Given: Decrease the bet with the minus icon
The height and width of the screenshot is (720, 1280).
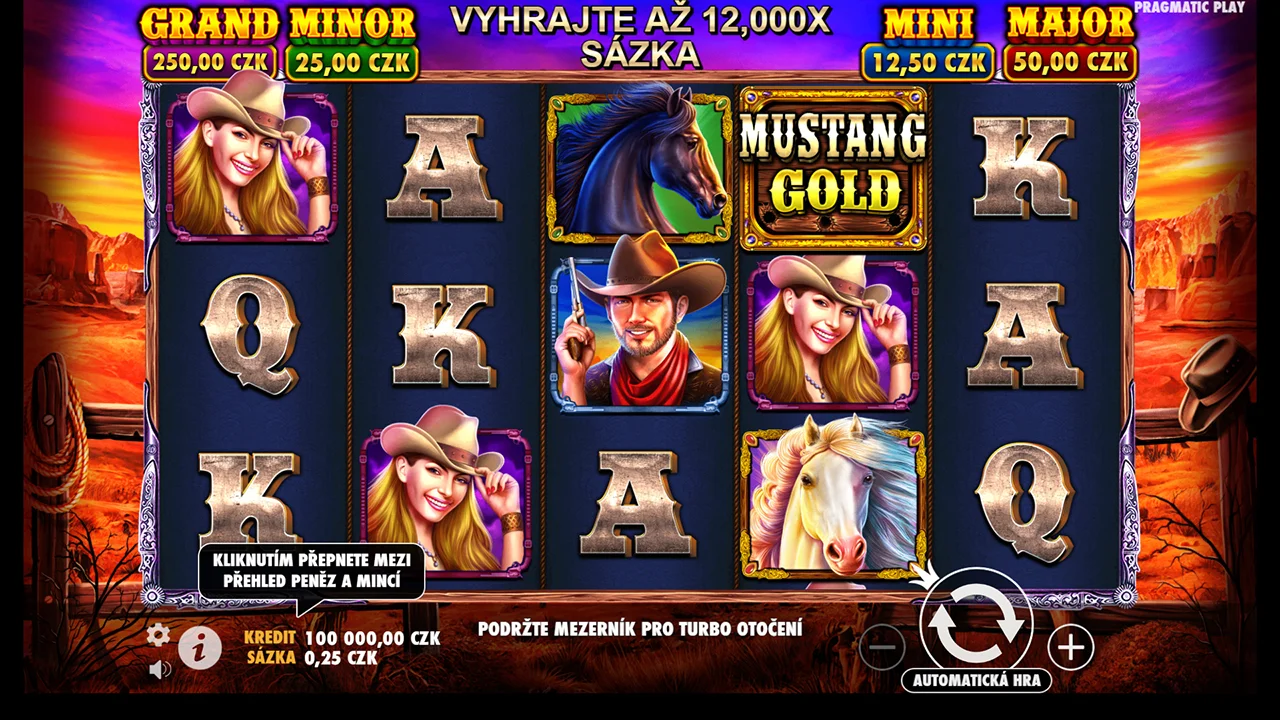Looking at the screenshot, I should 882,648.
